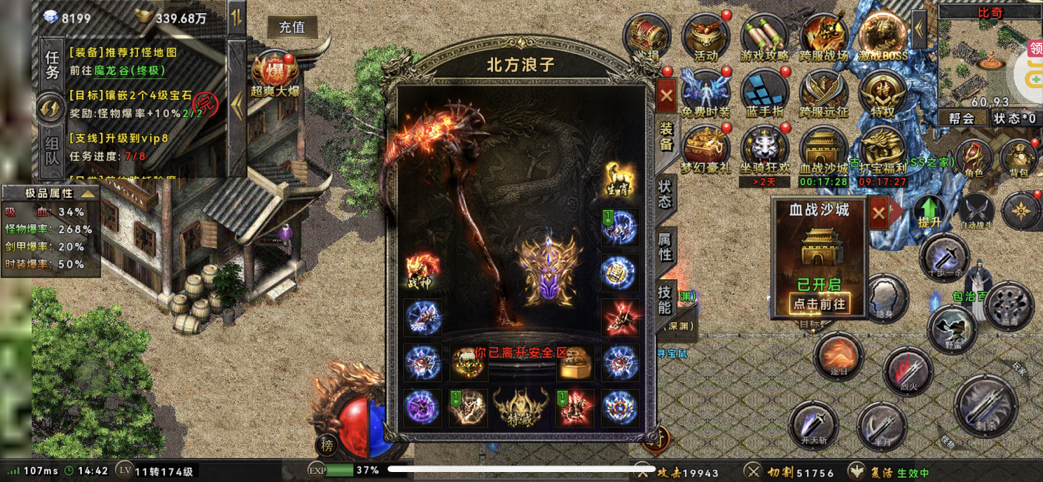Click the 充值 recharge button
The image size is (1043, 482).
[292, 27]
